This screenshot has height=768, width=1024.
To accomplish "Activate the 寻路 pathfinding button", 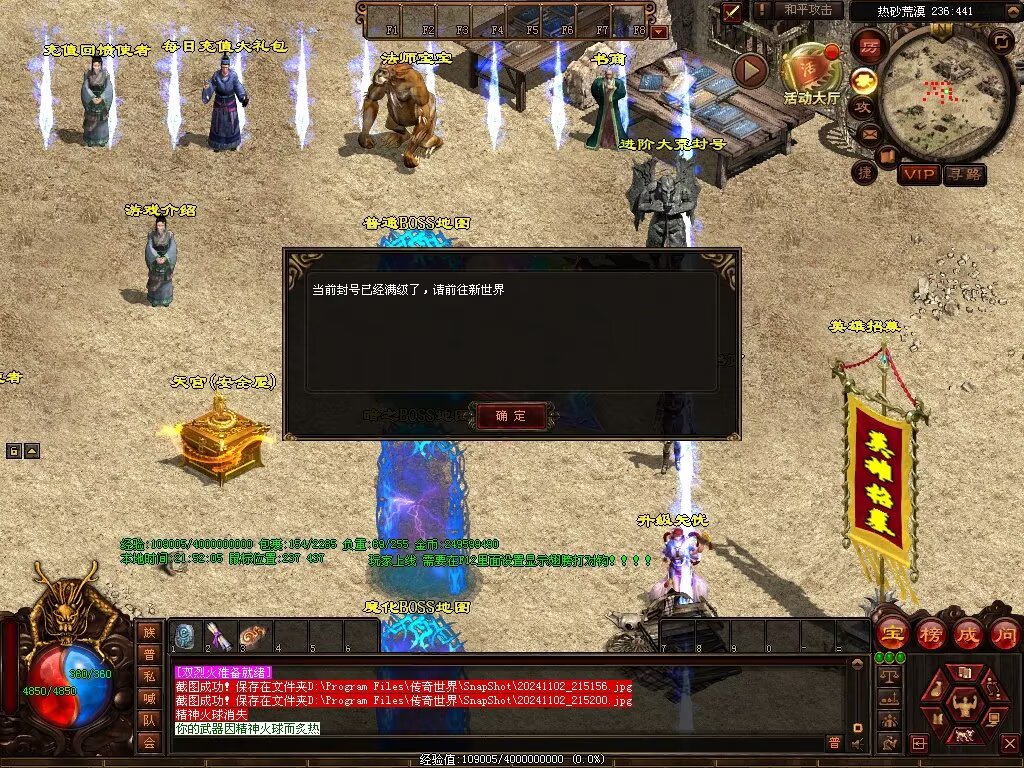I will [x=964, y=174].
